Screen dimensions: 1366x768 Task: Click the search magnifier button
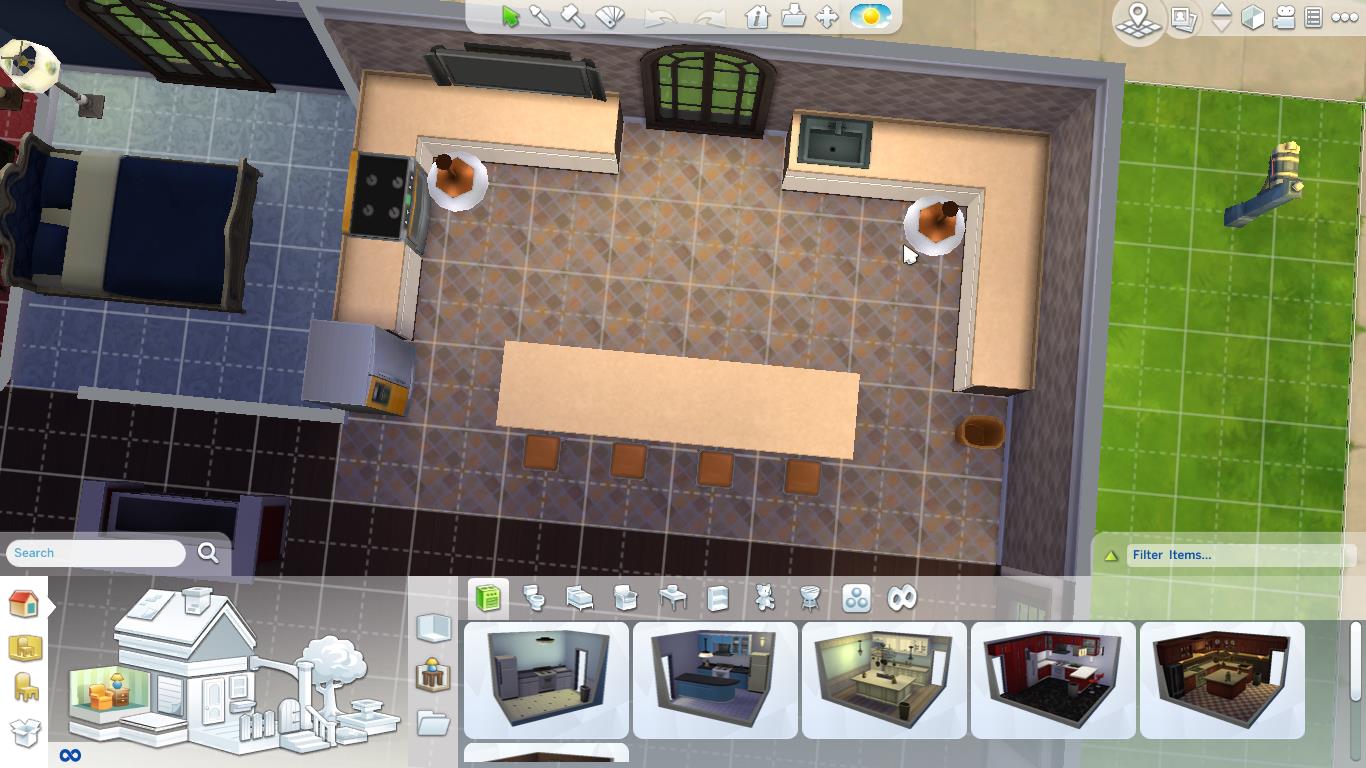(208, 552)
